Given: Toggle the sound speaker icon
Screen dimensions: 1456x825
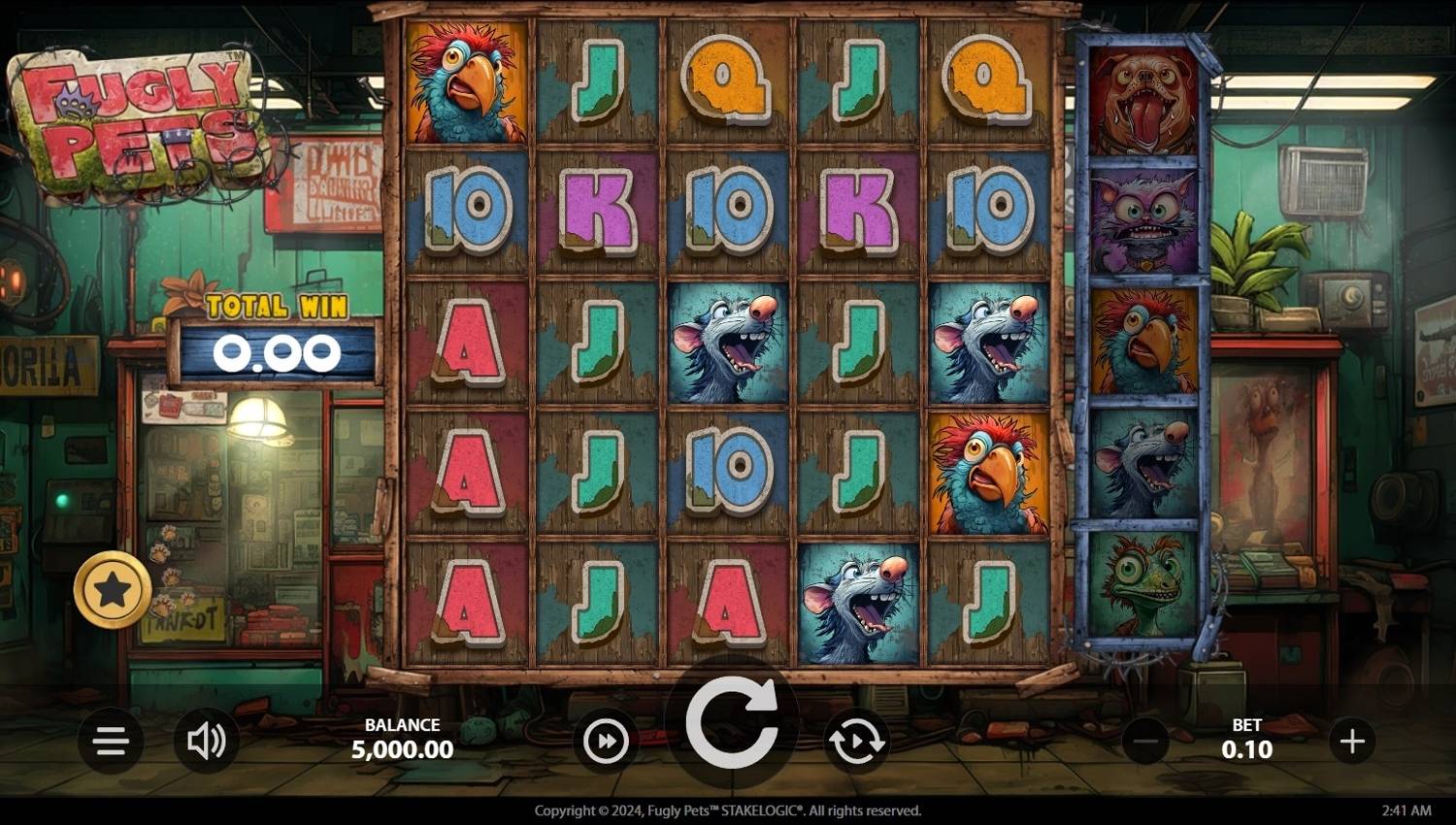Looking at the screenshot, I should pyautogui.click(x=206, y=742).
